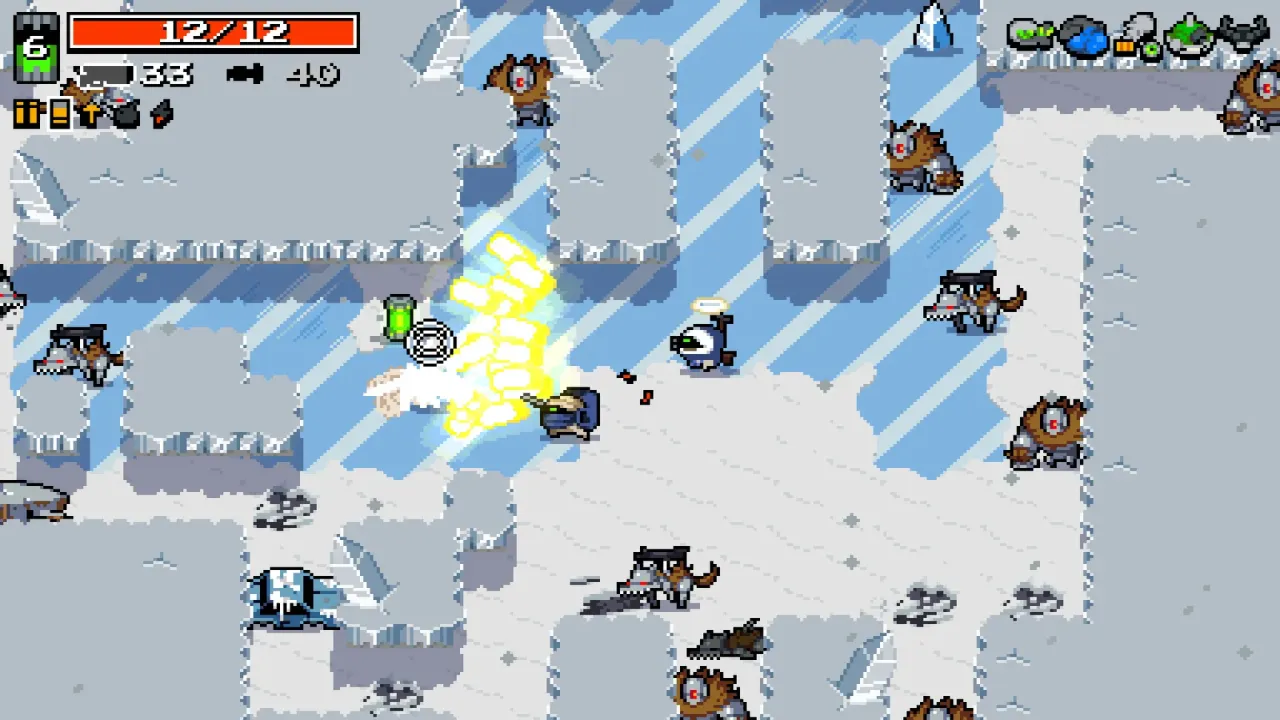Screen dimensions: 1280x720
Task: Click the Eagle Eyes mutation icon
Action: 1152,48
